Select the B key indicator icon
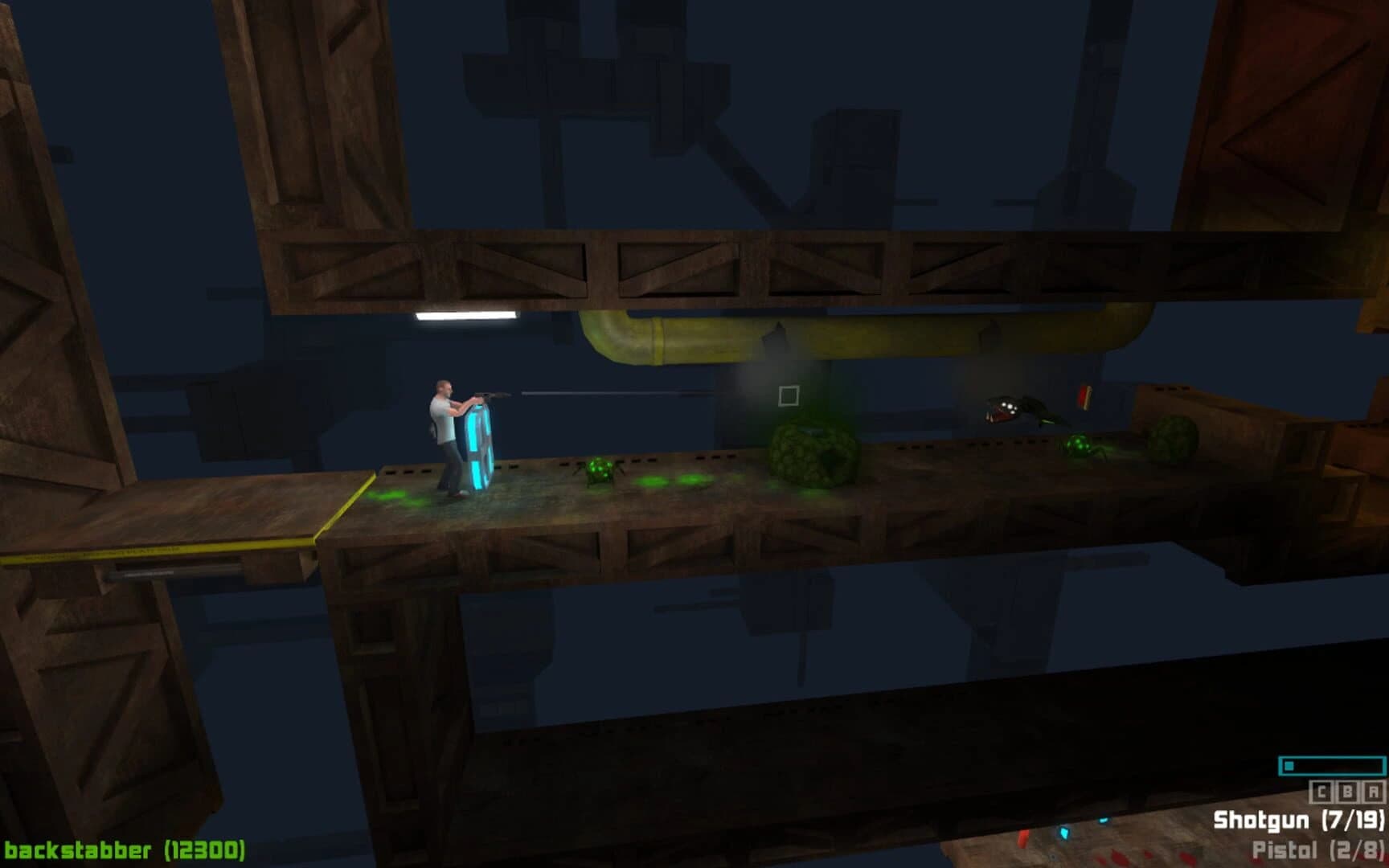 [1347, 792]
